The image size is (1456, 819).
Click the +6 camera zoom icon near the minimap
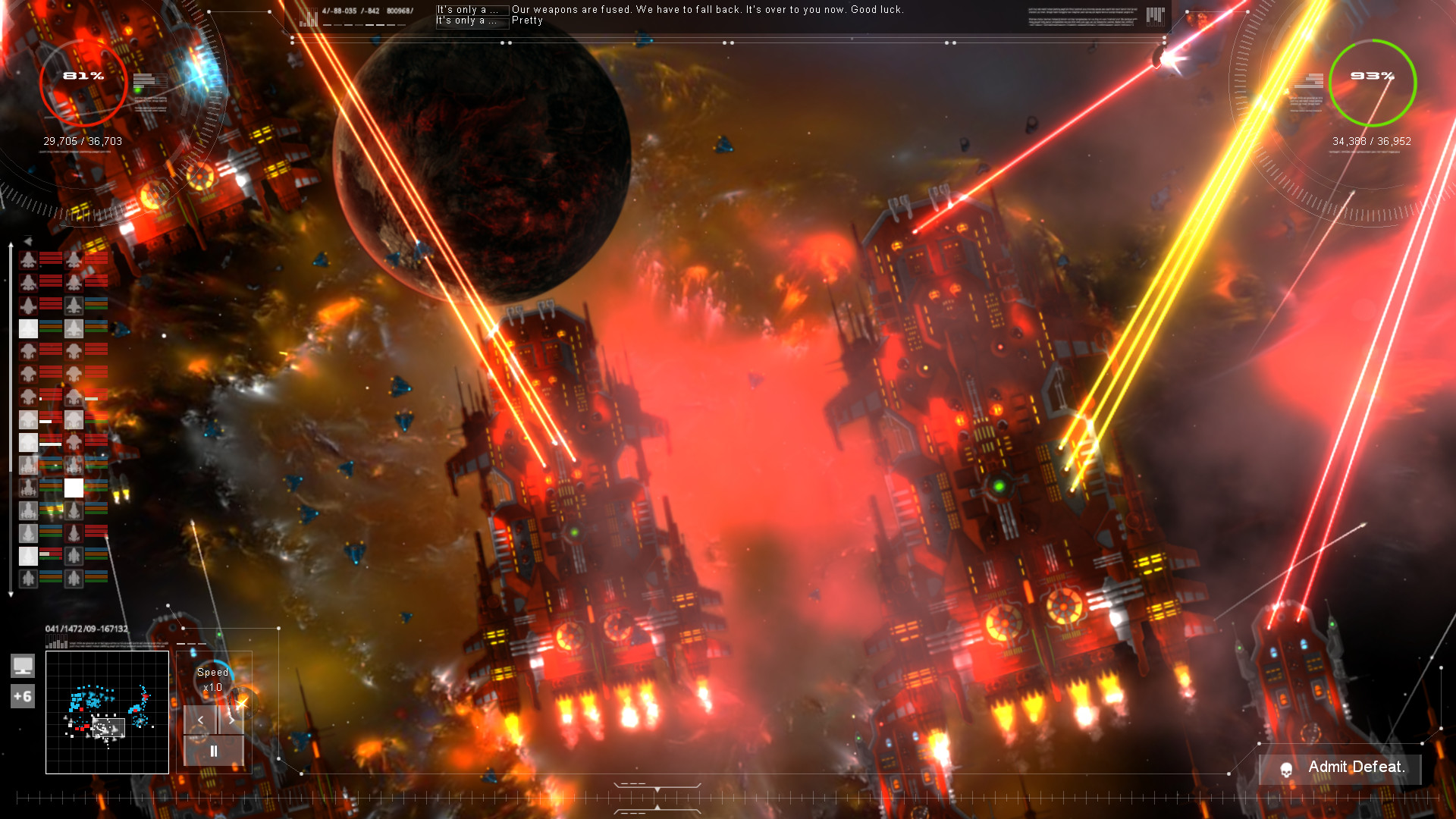(x=24, y=695)
